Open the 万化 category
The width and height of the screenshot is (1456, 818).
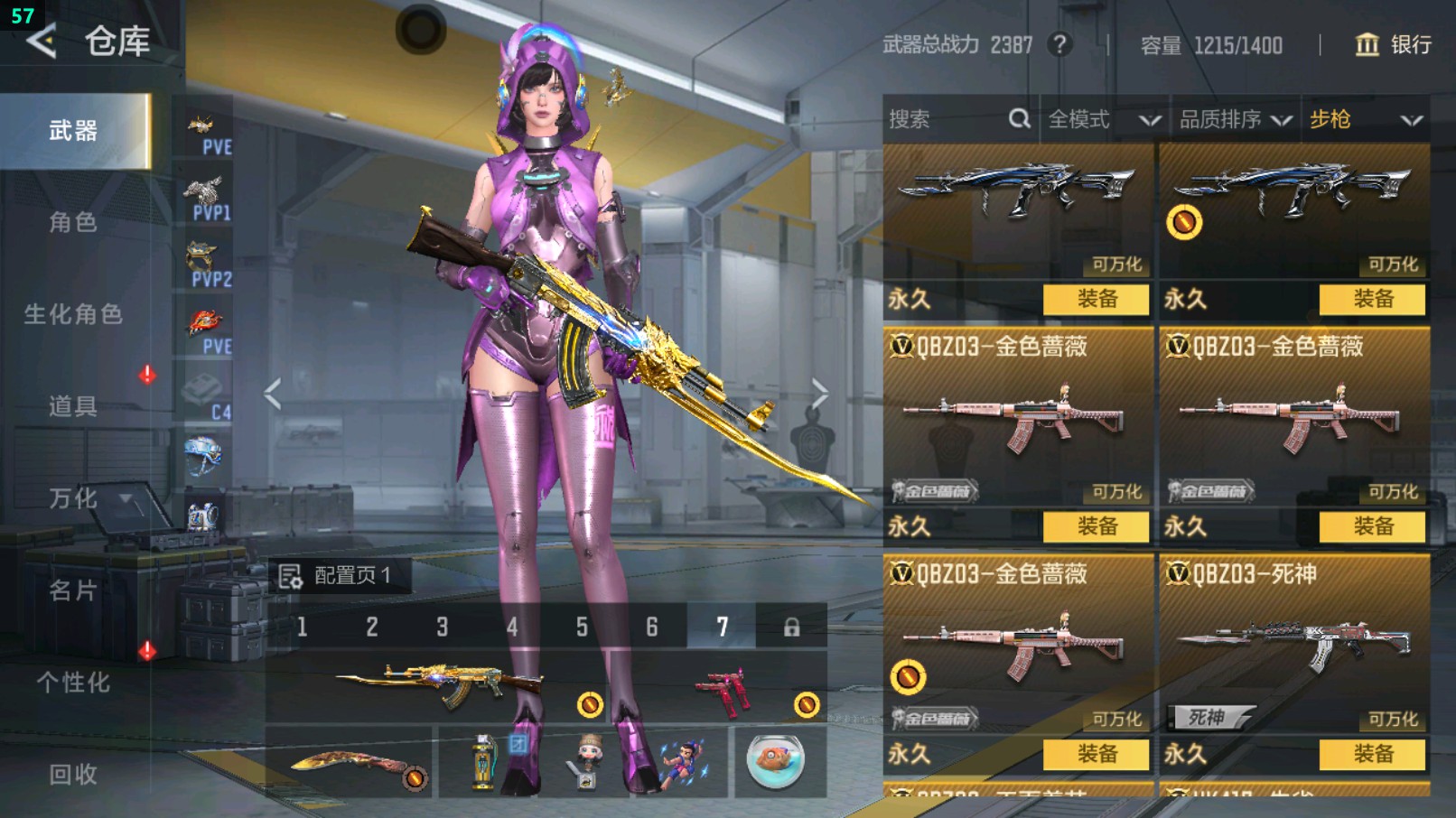point(73,498)
